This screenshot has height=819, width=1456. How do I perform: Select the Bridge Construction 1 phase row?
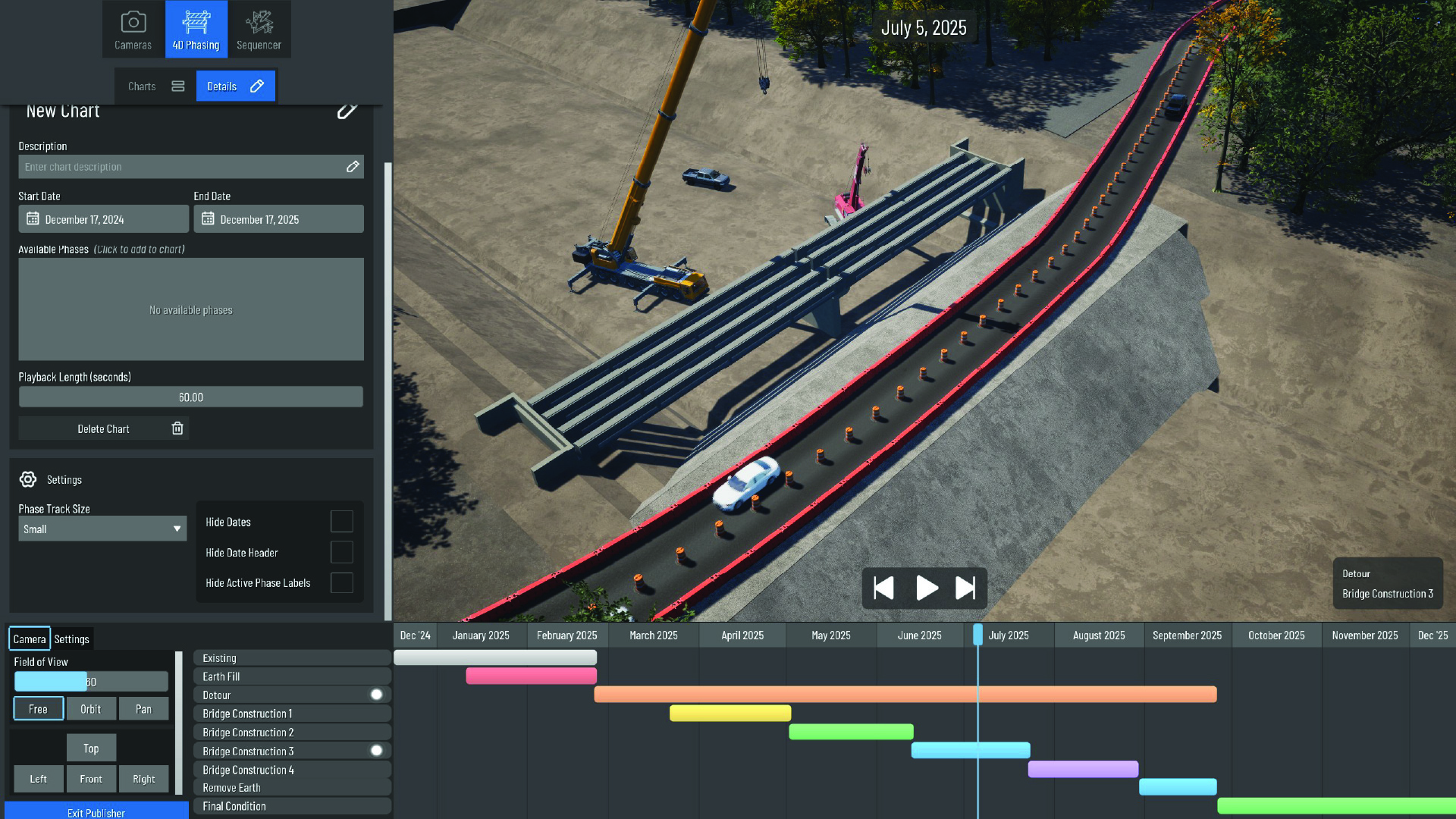292,714
